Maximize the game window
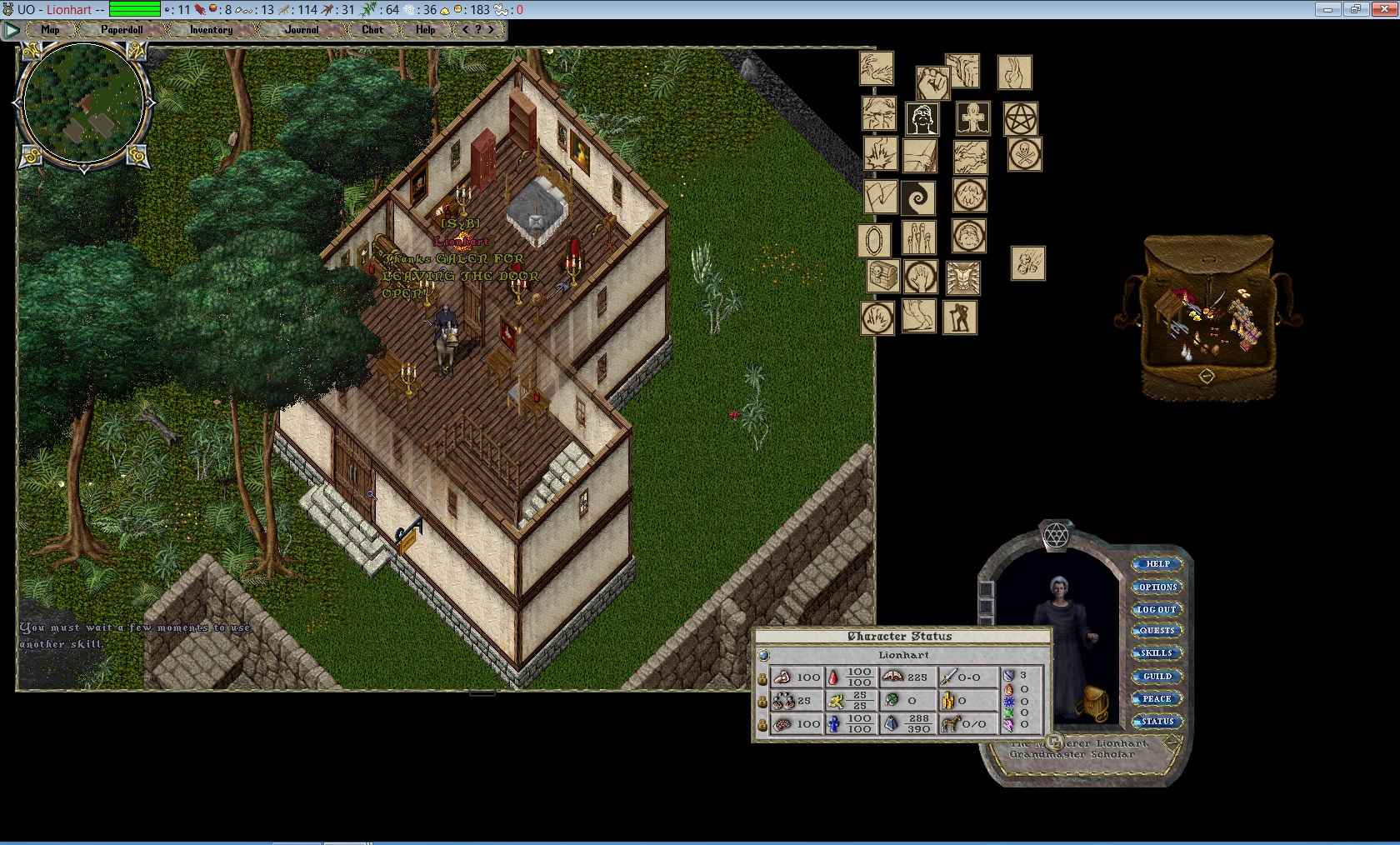This screenshot has height=845, width=1400. (x=1355, y=9)
